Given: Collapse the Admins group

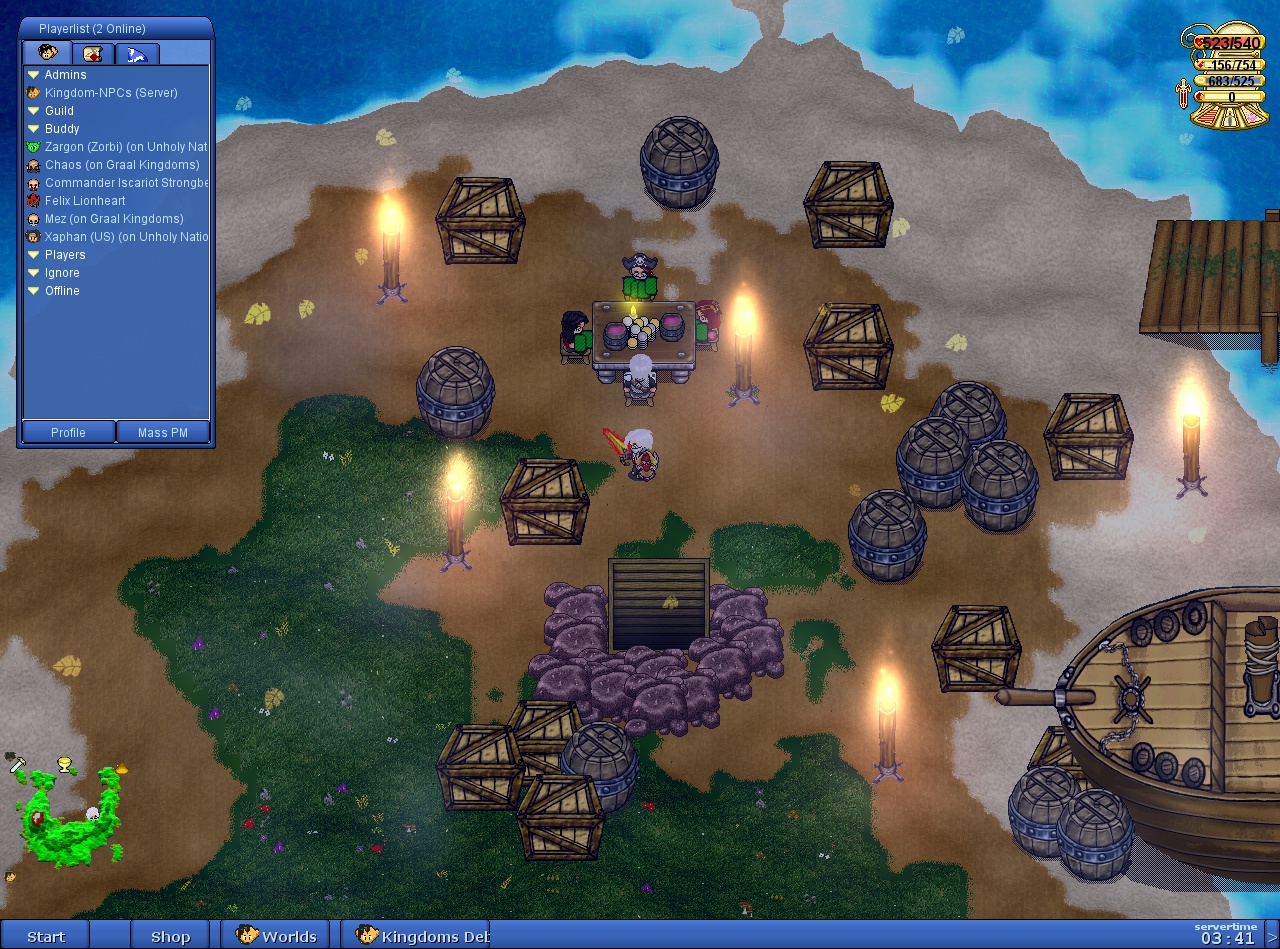Looking at the screenshot, I should point(34,75).
